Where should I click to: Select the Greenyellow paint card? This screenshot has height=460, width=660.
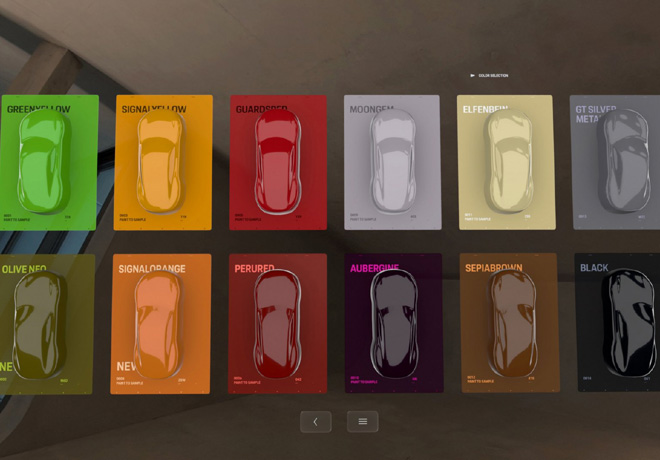point(48,163)
